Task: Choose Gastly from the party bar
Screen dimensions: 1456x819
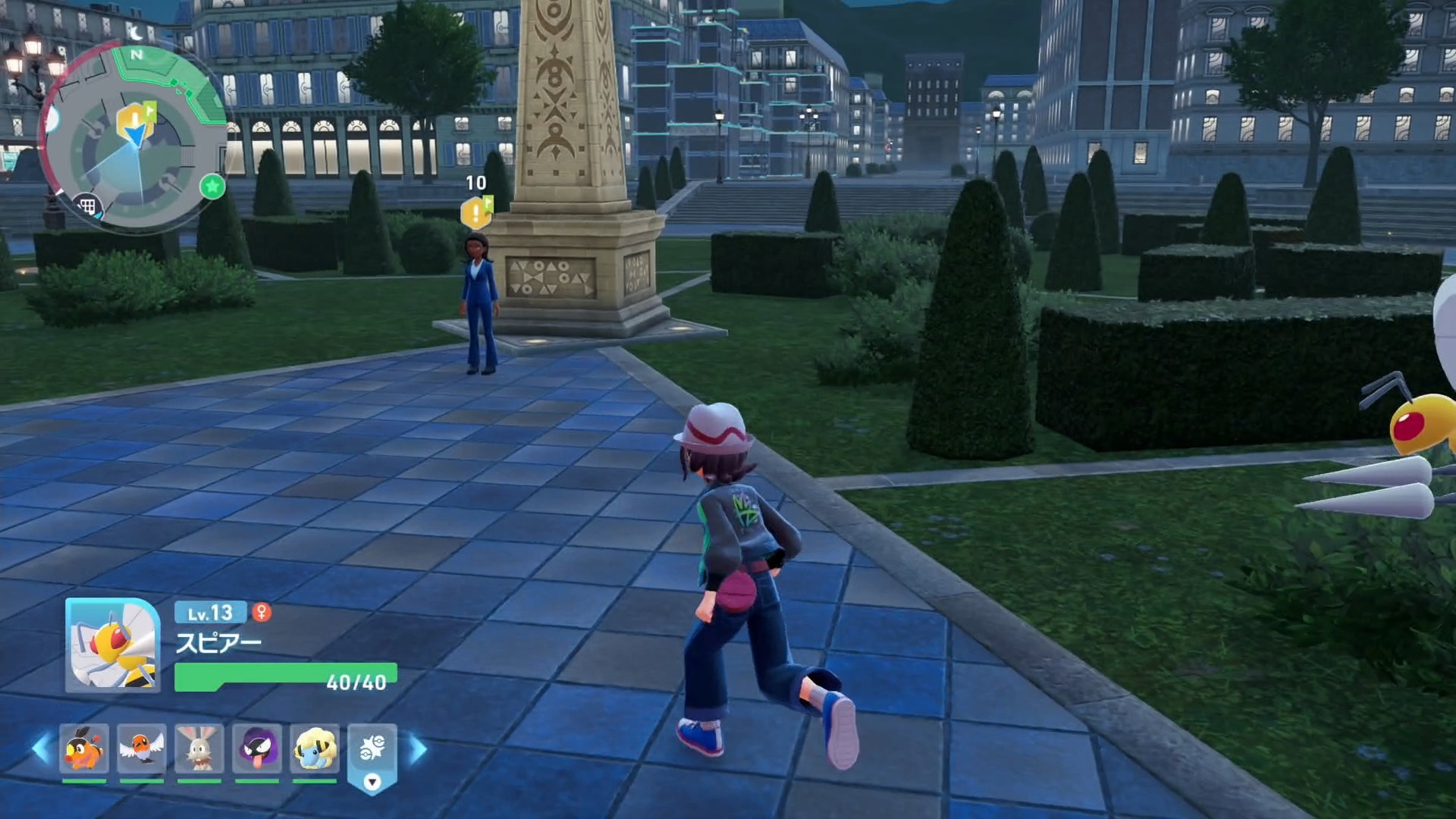Action: (x=257, y=748)
